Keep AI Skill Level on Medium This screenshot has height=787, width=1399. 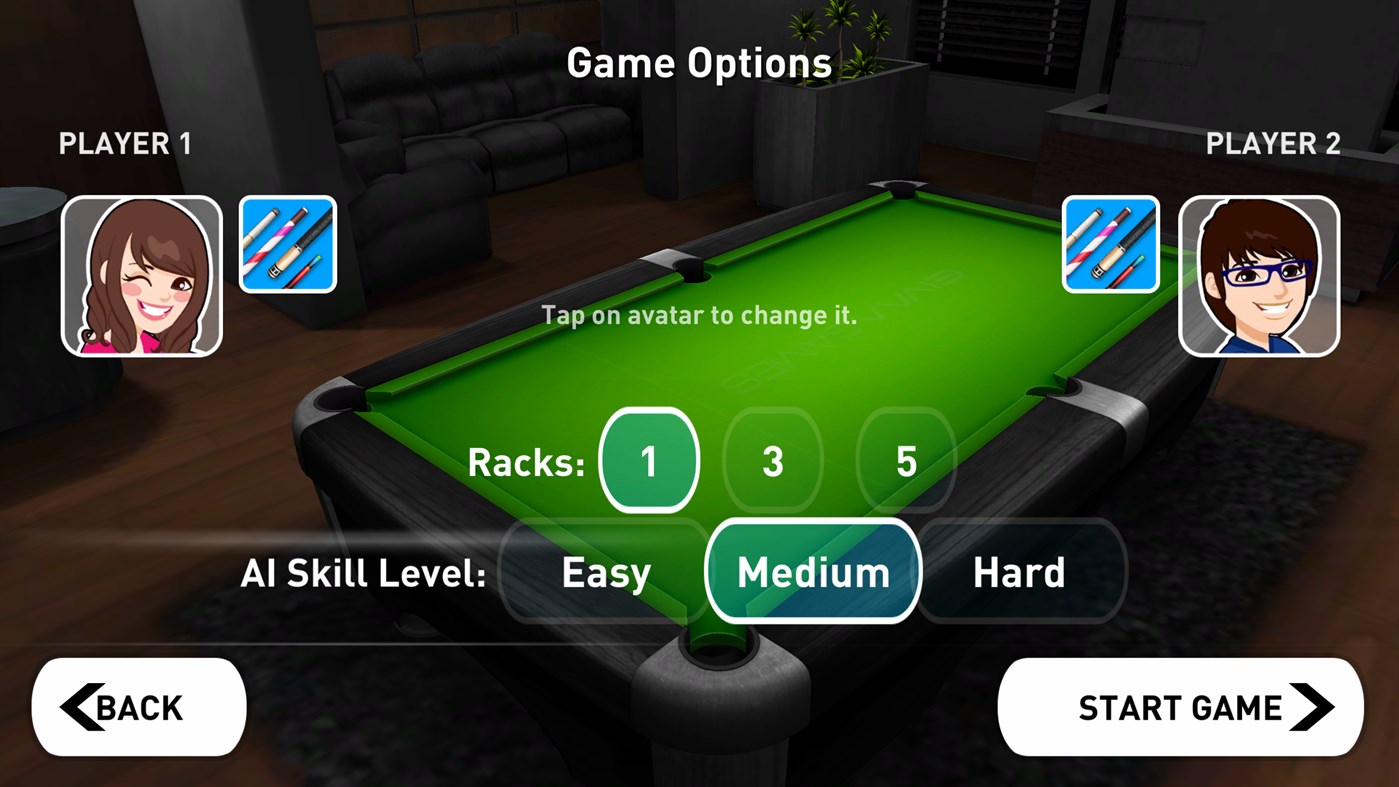(x=813, y=572)
